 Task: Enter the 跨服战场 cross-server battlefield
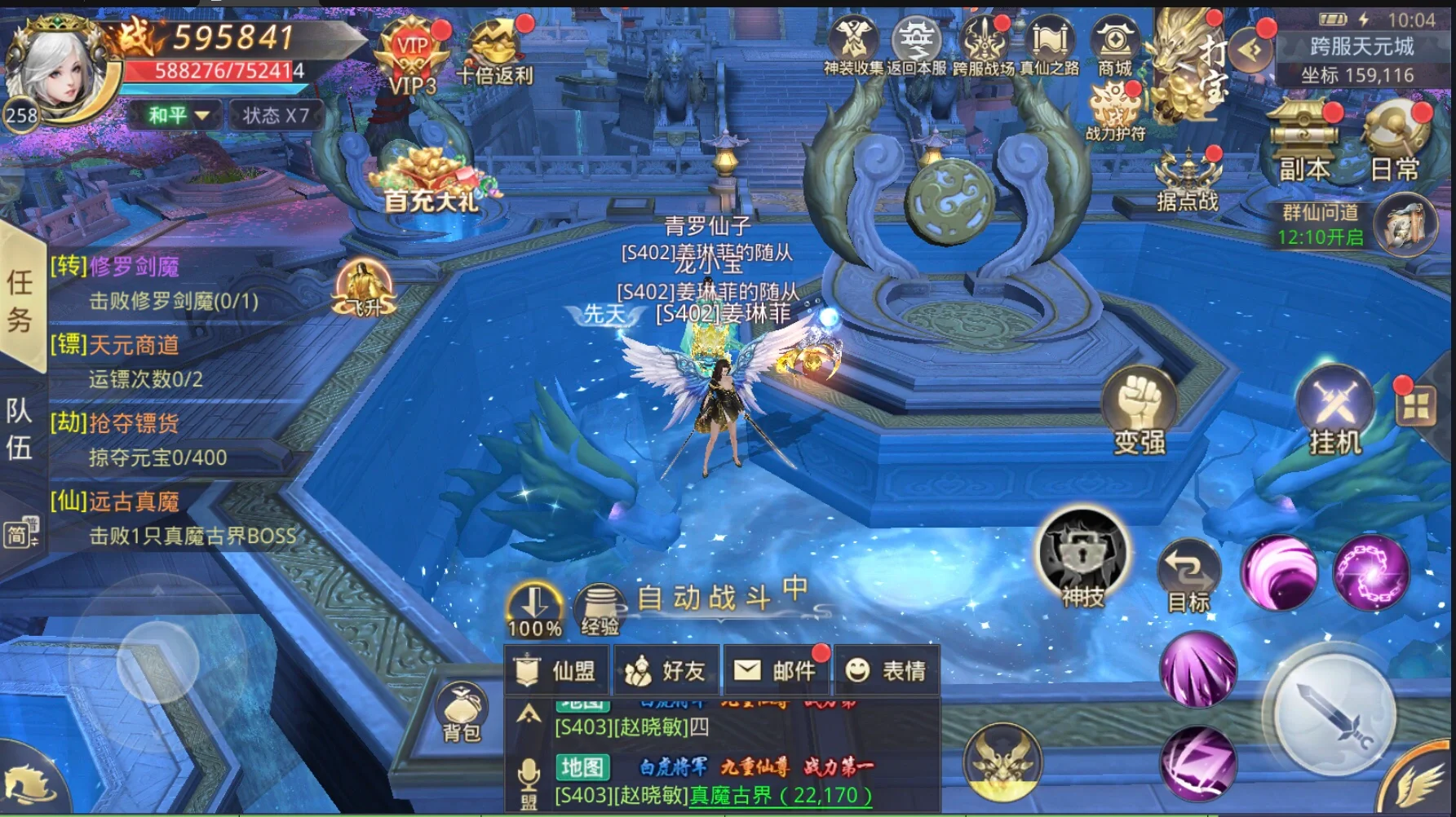tap(983, 46)
